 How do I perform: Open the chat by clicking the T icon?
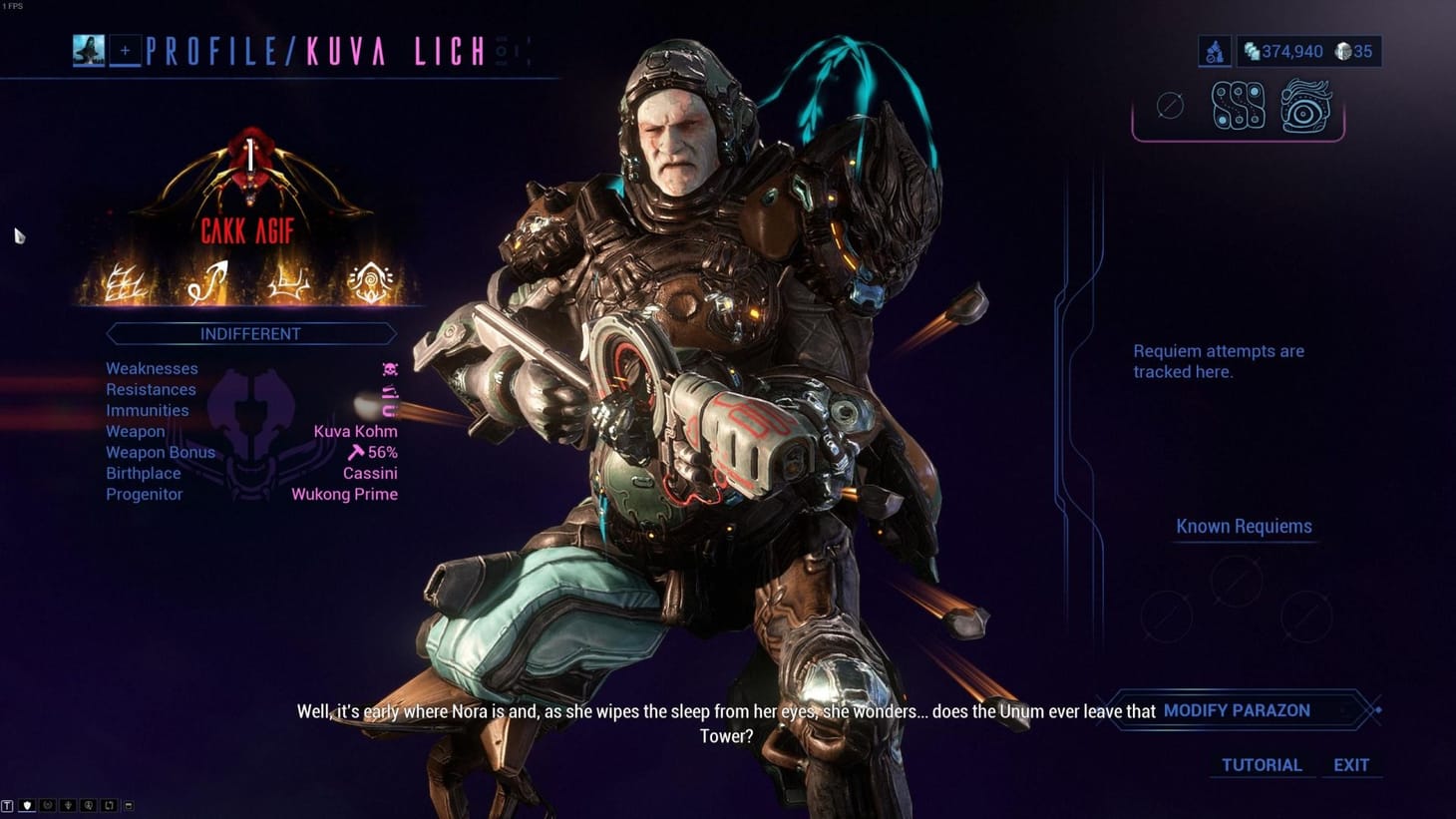(x=8, y=805)
